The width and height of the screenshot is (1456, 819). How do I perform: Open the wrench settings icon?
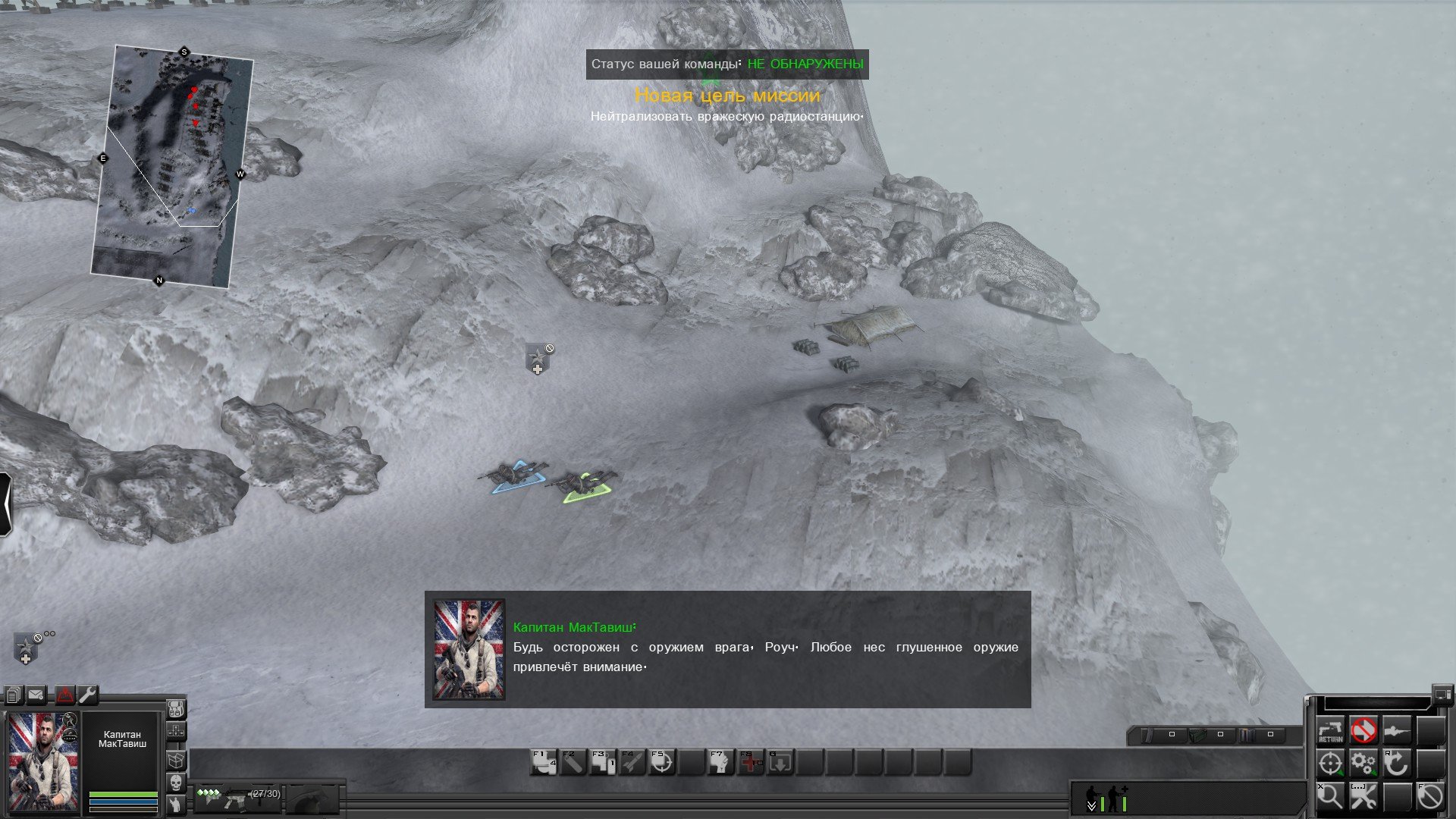[88, 695]
